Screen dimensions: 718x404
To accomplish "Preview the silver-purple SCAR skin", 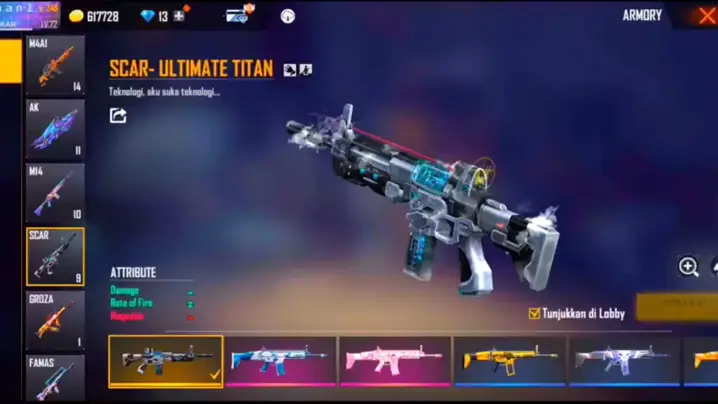I will (623, 361).
